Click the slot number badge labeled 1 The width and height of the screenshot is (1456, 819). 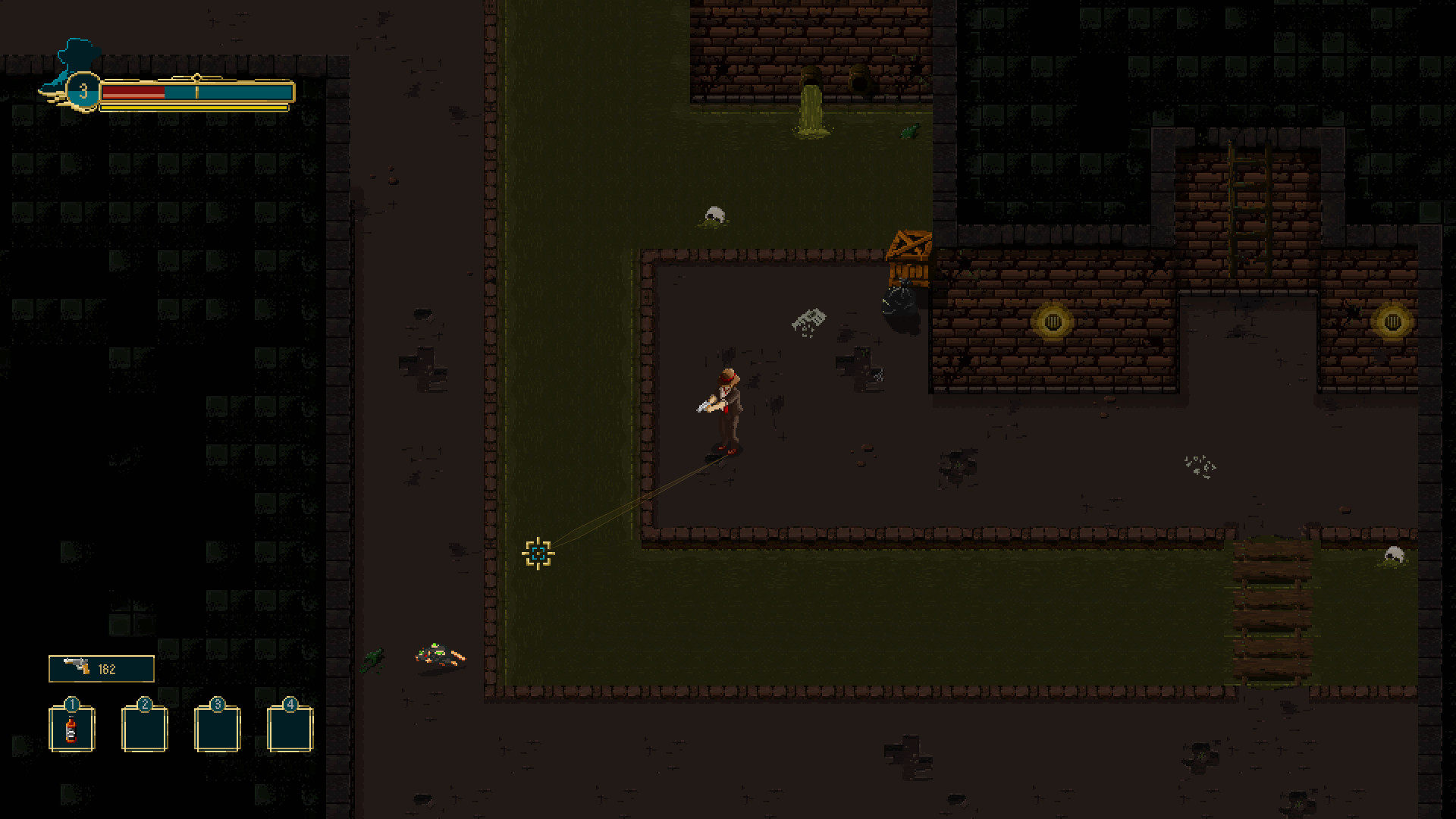(71, 704)
